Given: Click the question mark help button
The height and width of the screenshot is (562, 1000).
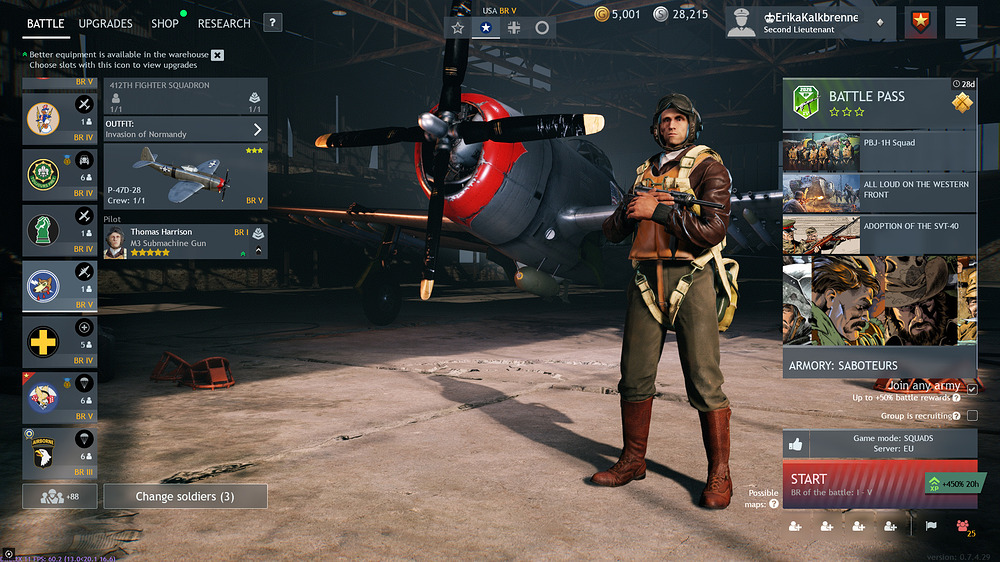Looking at the screenshot, I should [272, 23].
